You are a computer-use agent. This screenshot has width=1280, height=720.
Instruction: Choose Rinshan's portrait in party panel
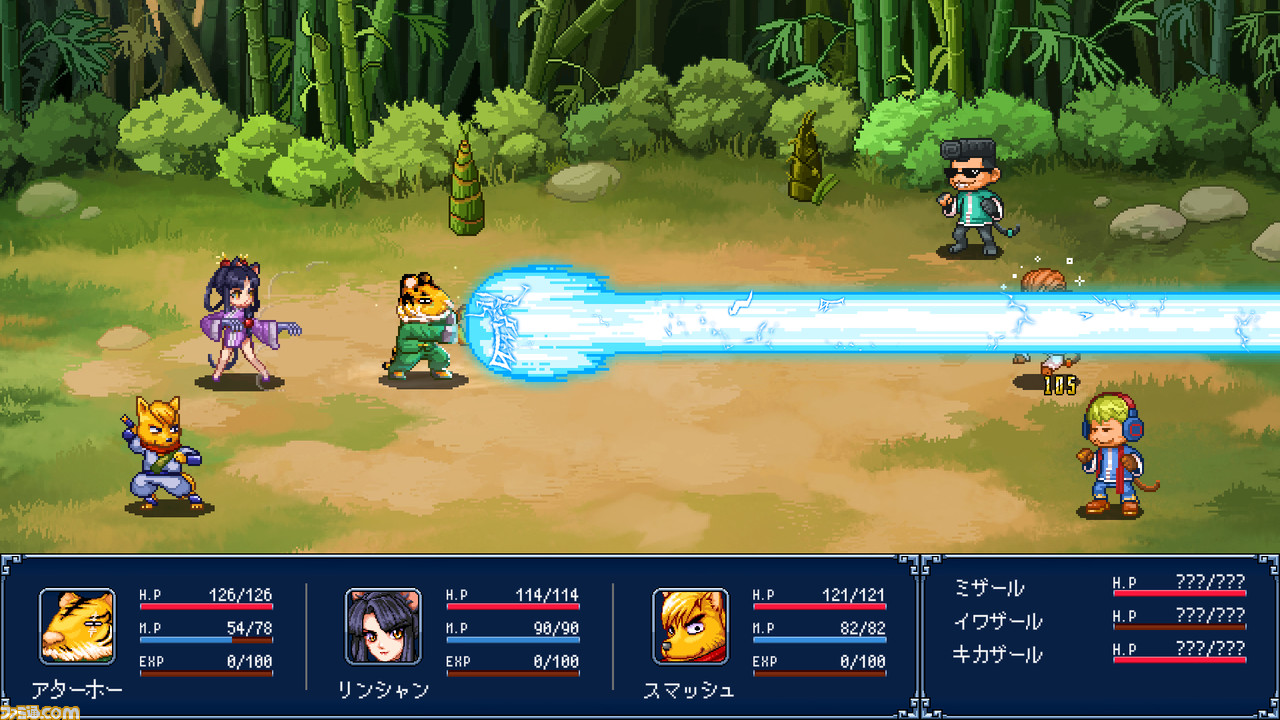point(383,626)
